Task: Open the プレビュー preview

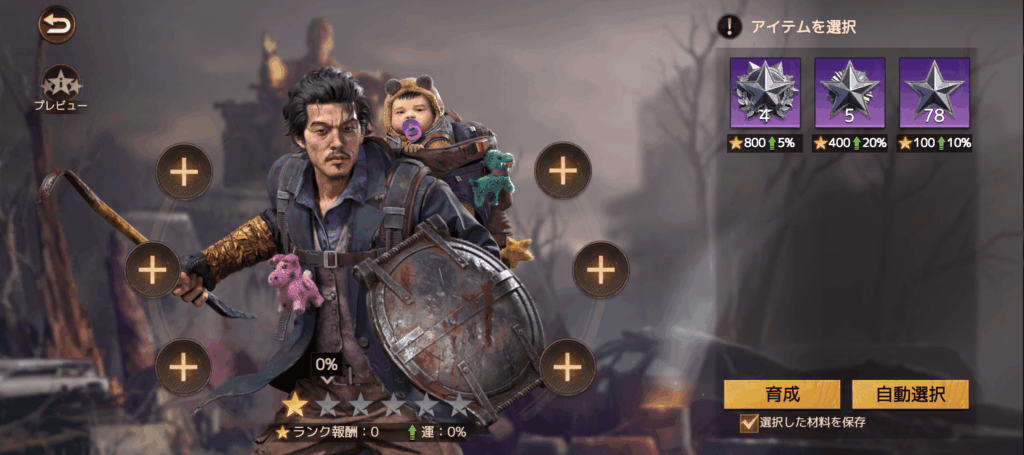Action: pyautogui.click(x=60, y=86)
